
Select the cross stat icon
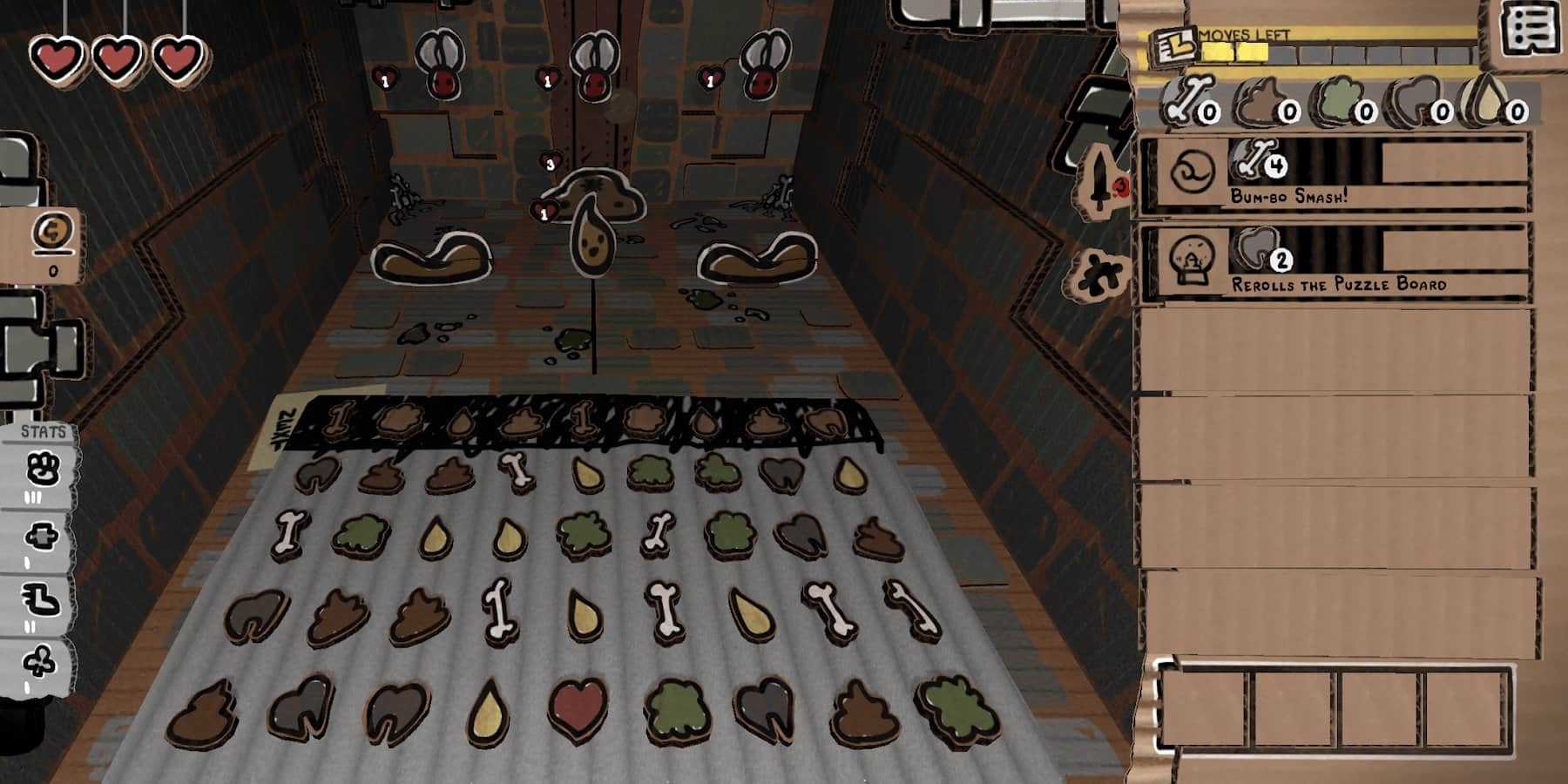42,536
